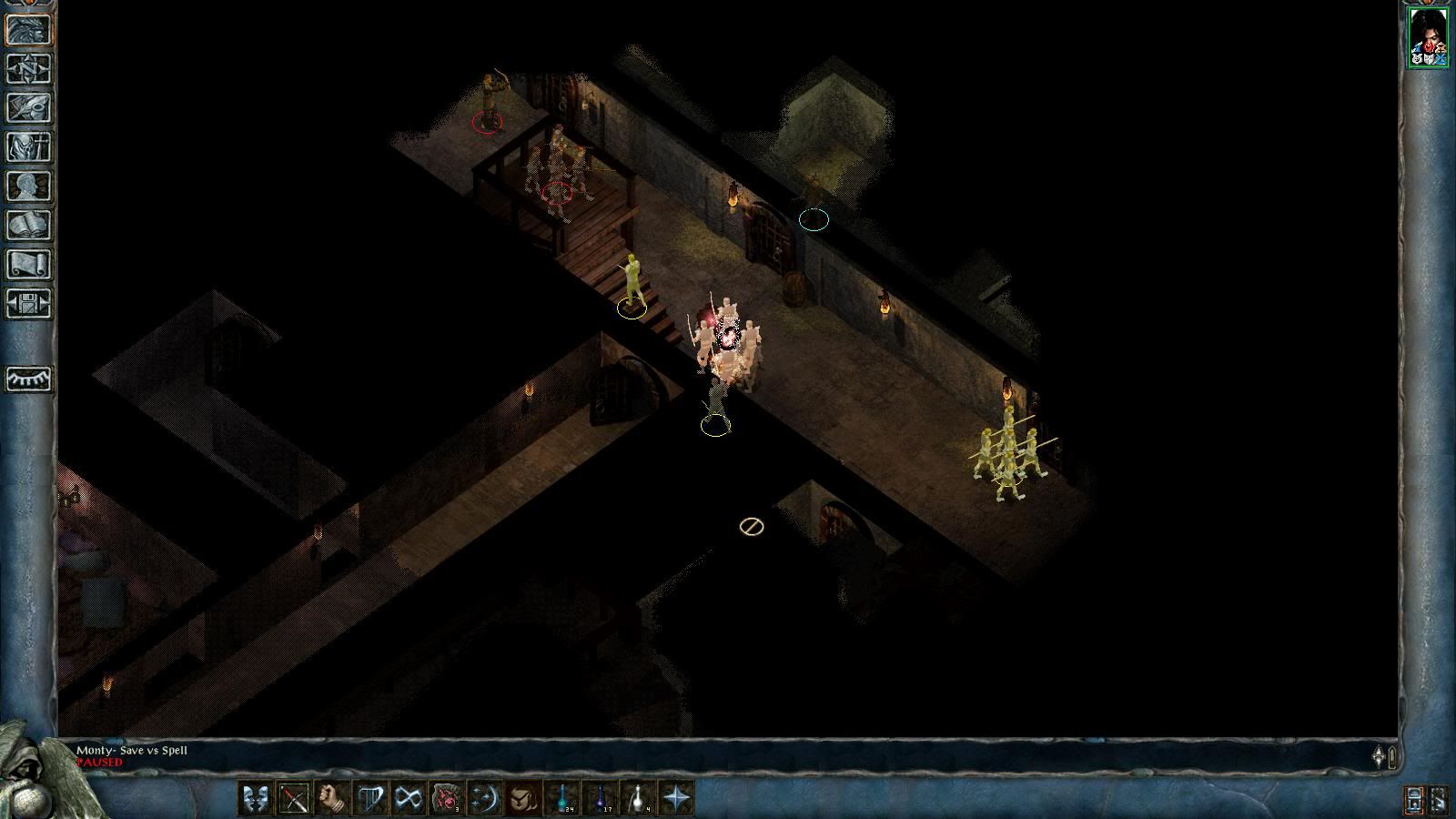Screen dimensions: 1456x819
Task: Use the blue potion with 24 charges
Action: (x=562, y=799)
